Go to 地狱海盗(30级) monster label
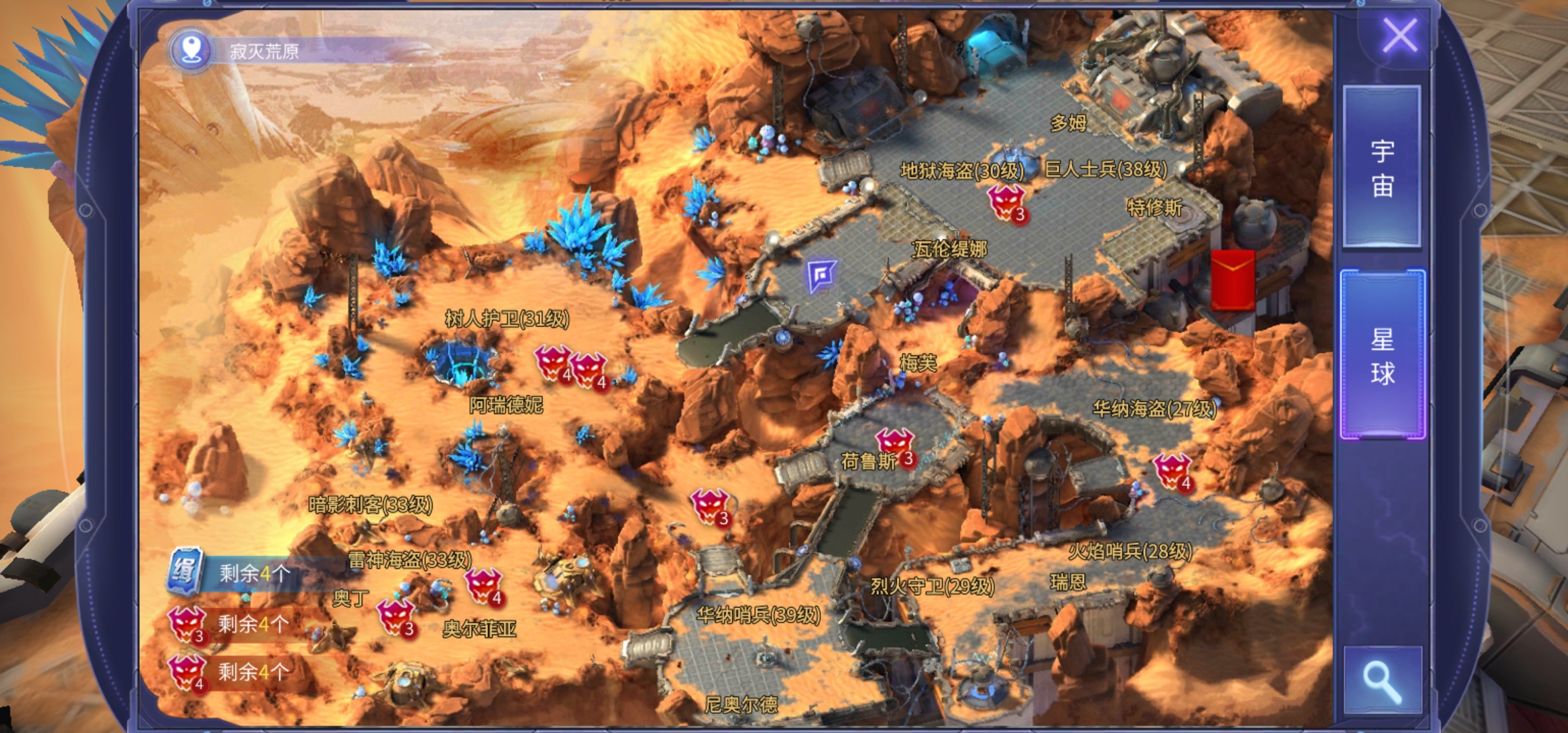 [x=961, y=170]
